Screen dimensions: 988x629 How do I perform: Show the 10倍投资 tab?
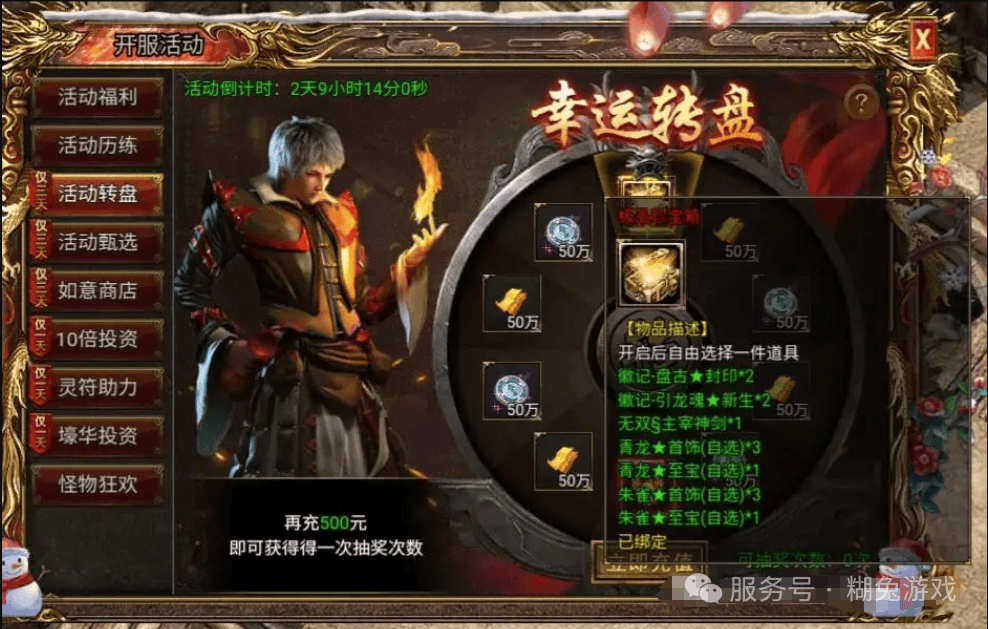[97, 339]
